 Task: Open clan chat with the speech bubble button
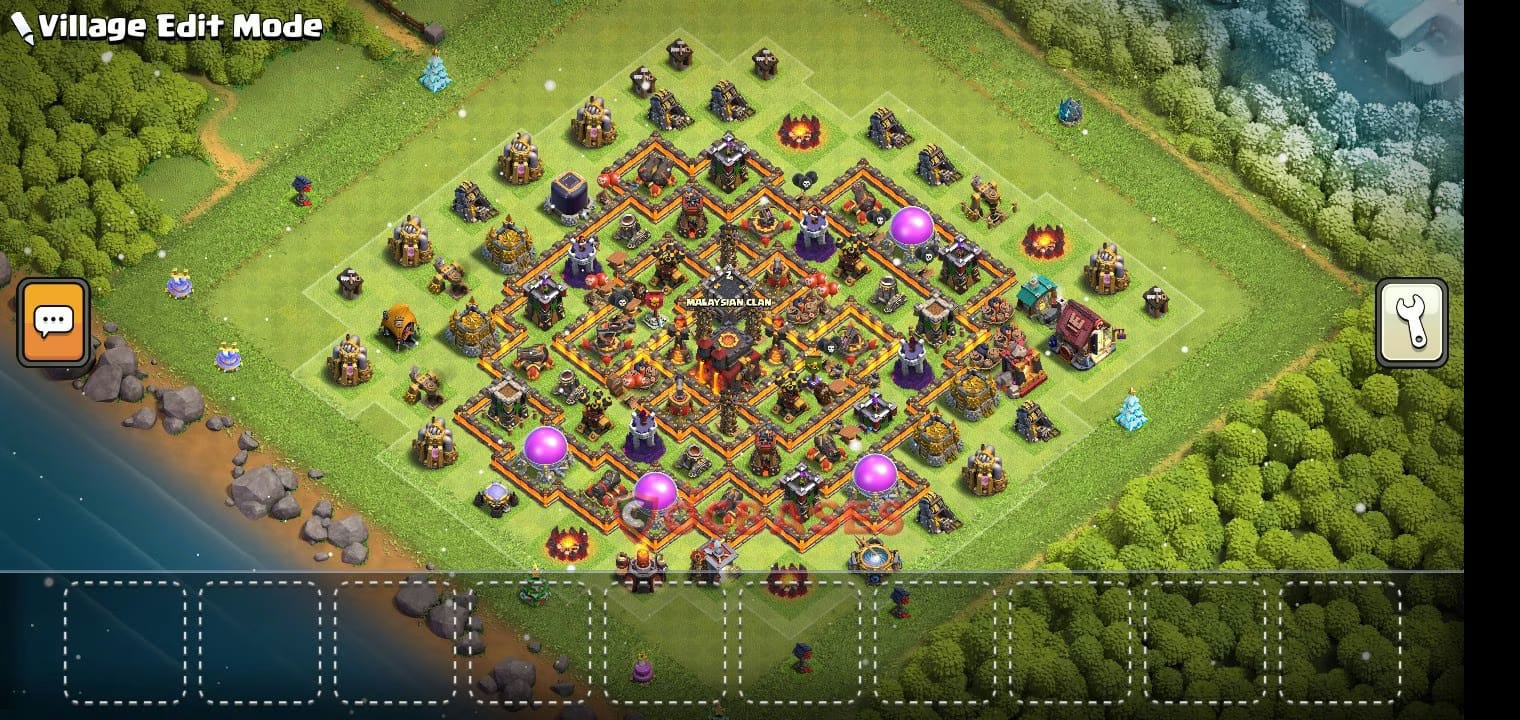[52, 320]
